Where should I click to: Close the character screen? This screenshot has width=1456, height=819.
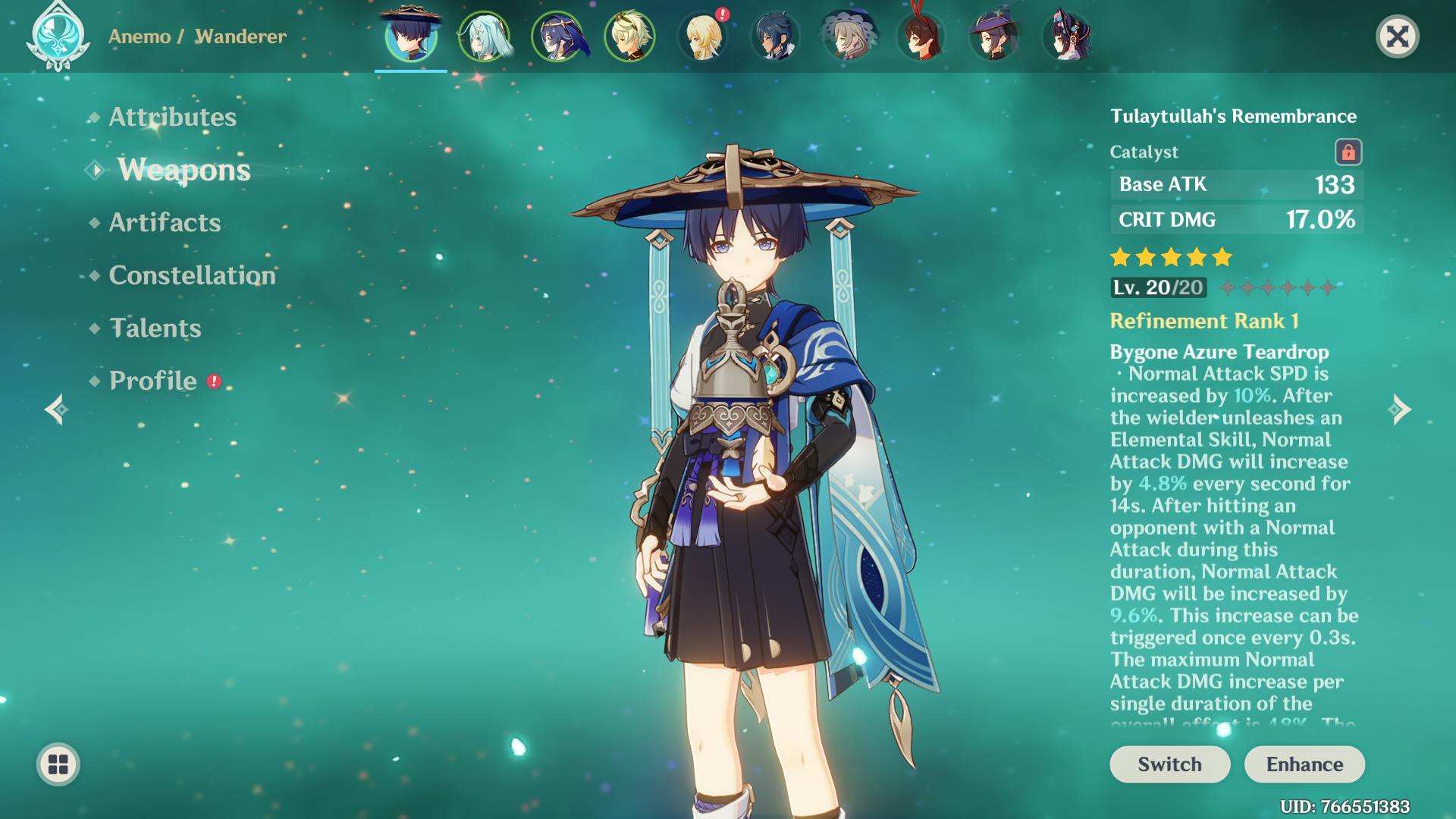pos(1397,36)
